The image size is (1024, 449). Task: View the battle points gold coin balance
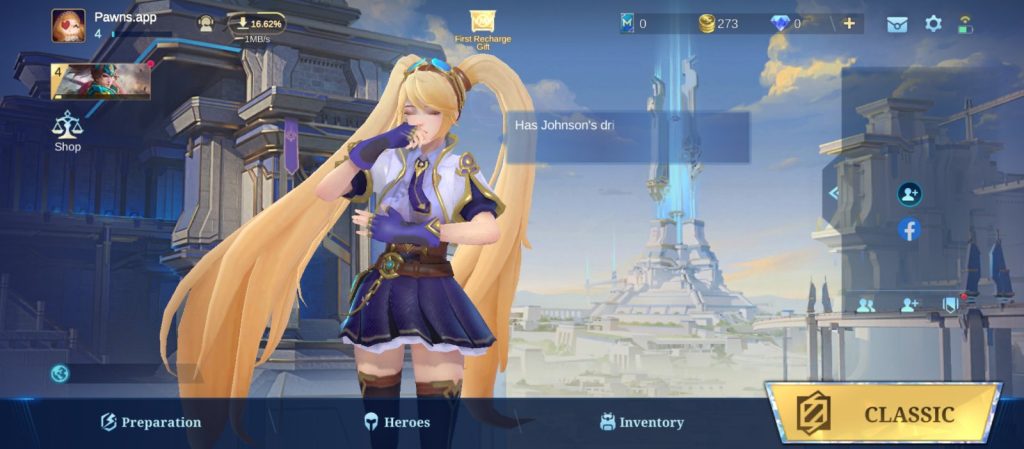pyautogui.click(x=720, y=23)
